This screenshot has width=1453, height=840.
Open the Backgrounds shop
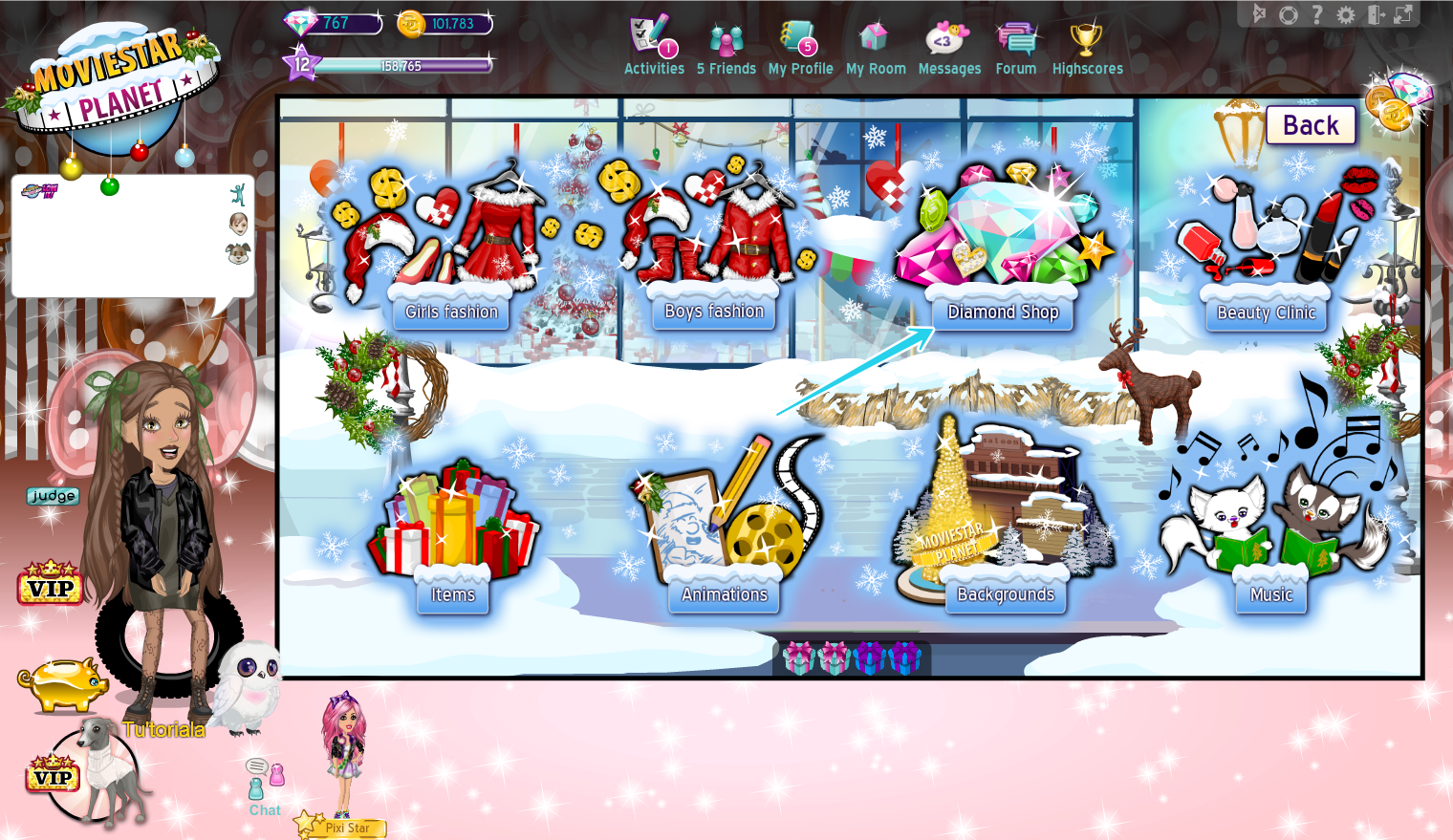click(1006, 593)
